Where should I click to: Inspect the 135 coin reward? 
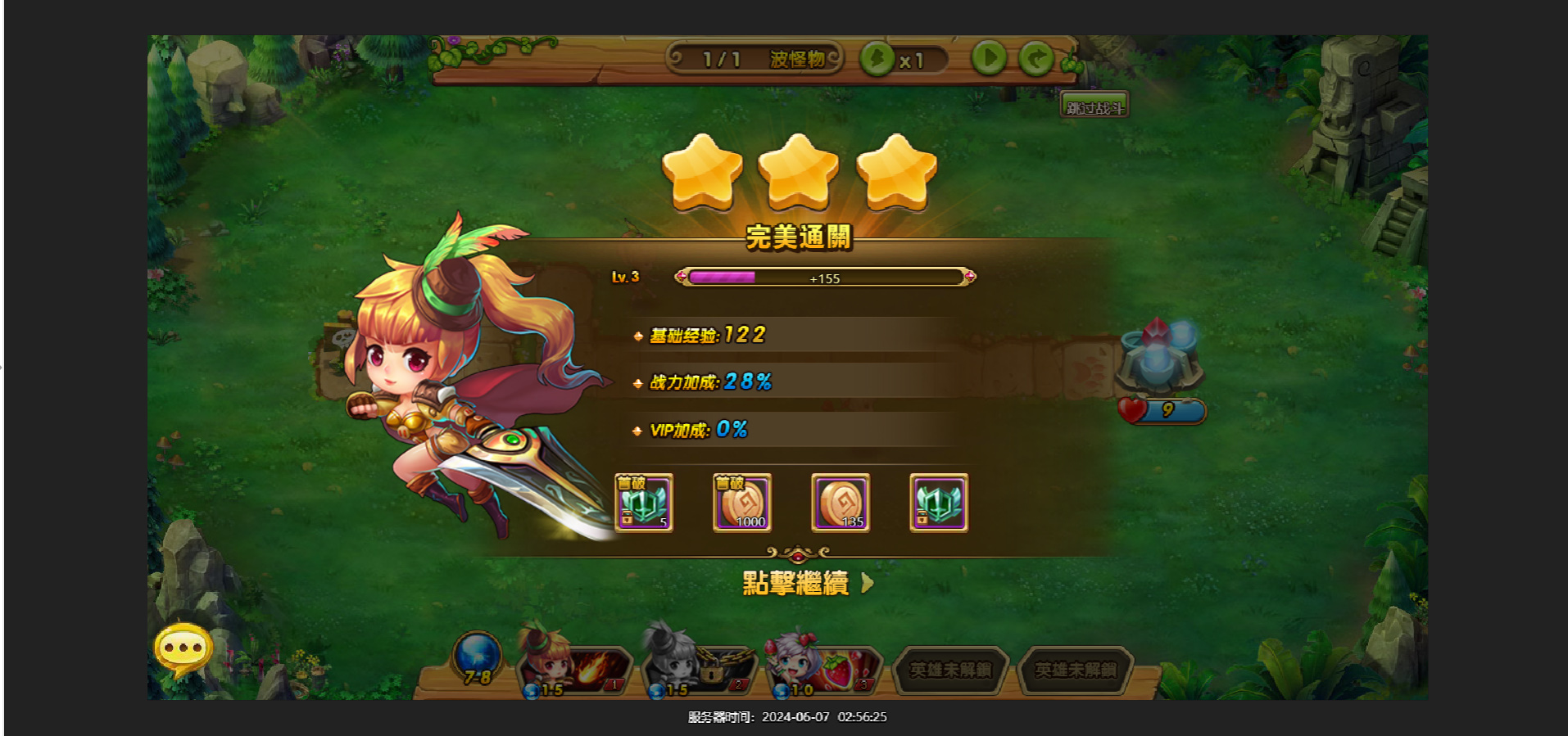coord(841,503)
